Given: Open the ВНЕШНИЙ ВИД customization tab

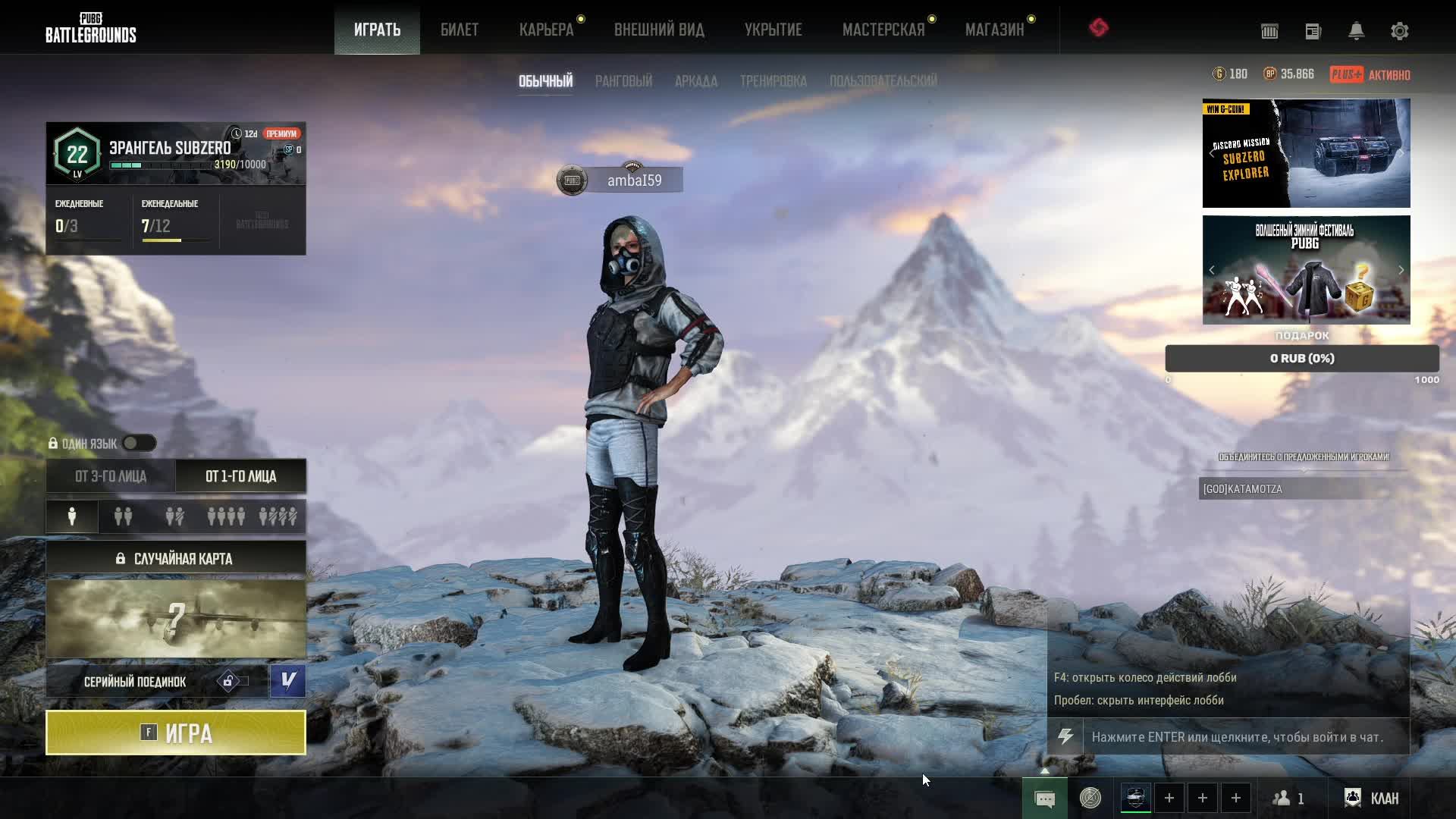Looking at the screenshot, I should 659,30.
